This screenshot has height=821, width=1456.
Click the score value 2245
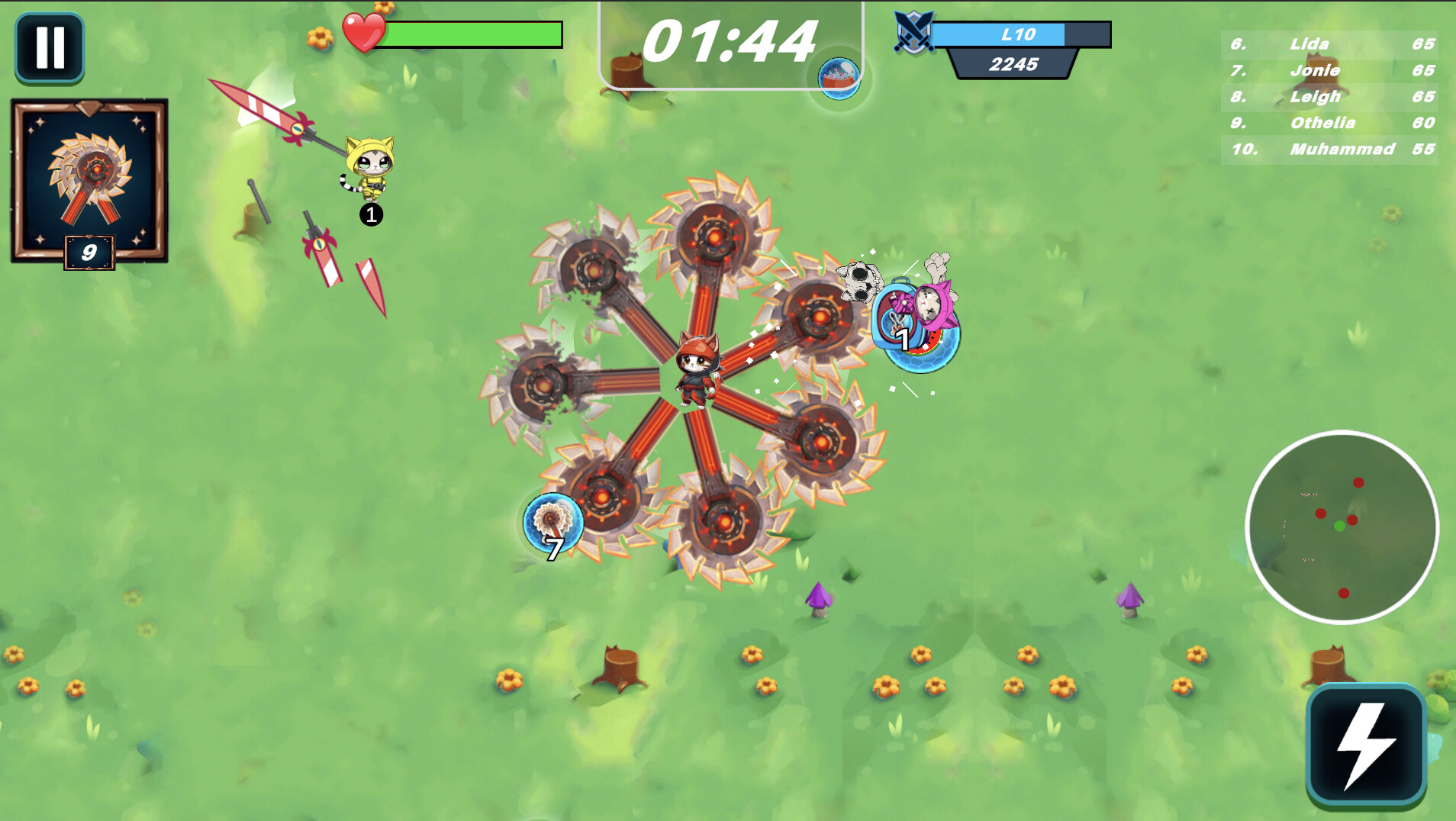click(1013, 63)
